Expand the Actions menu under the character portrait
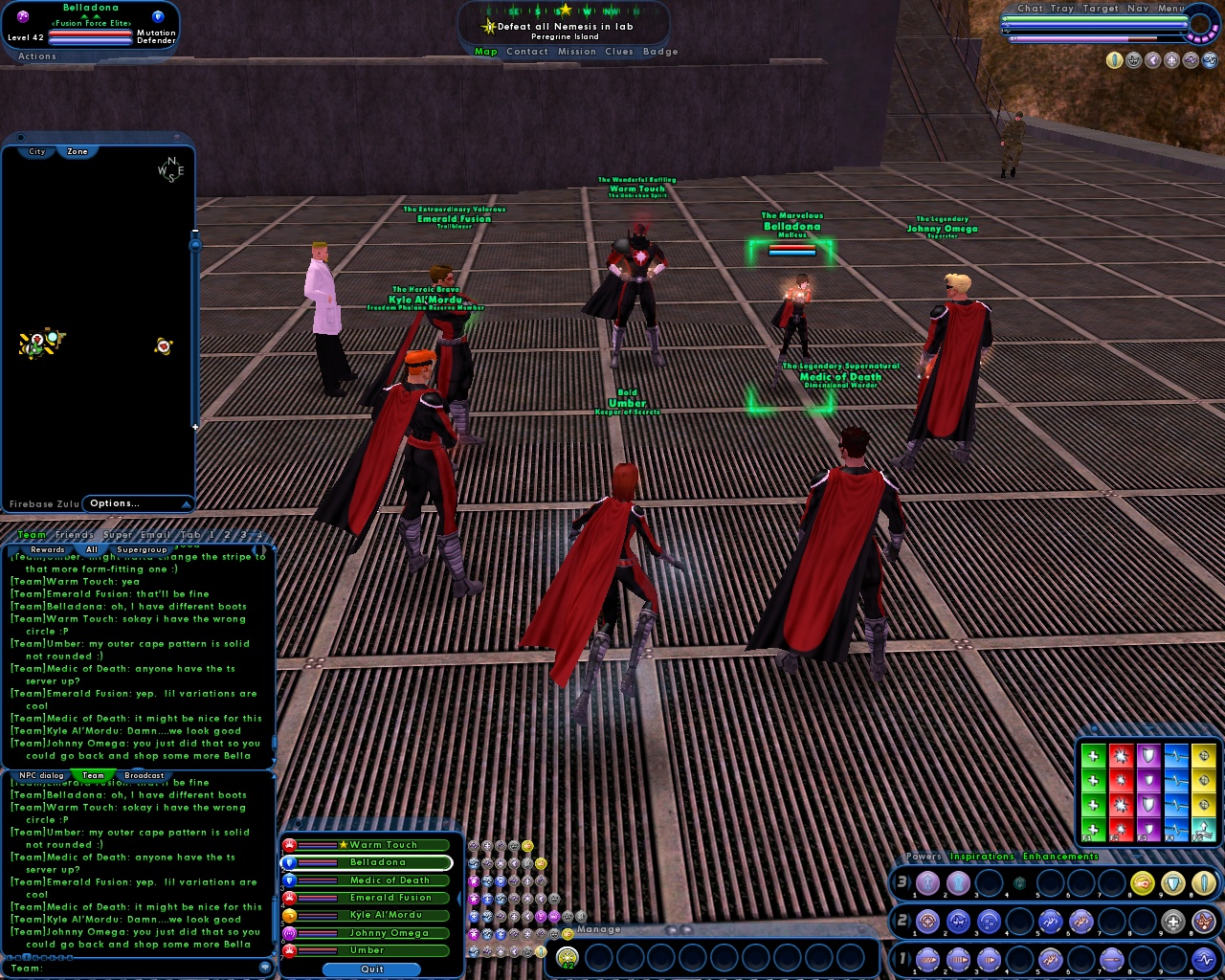 pos(36,56)
